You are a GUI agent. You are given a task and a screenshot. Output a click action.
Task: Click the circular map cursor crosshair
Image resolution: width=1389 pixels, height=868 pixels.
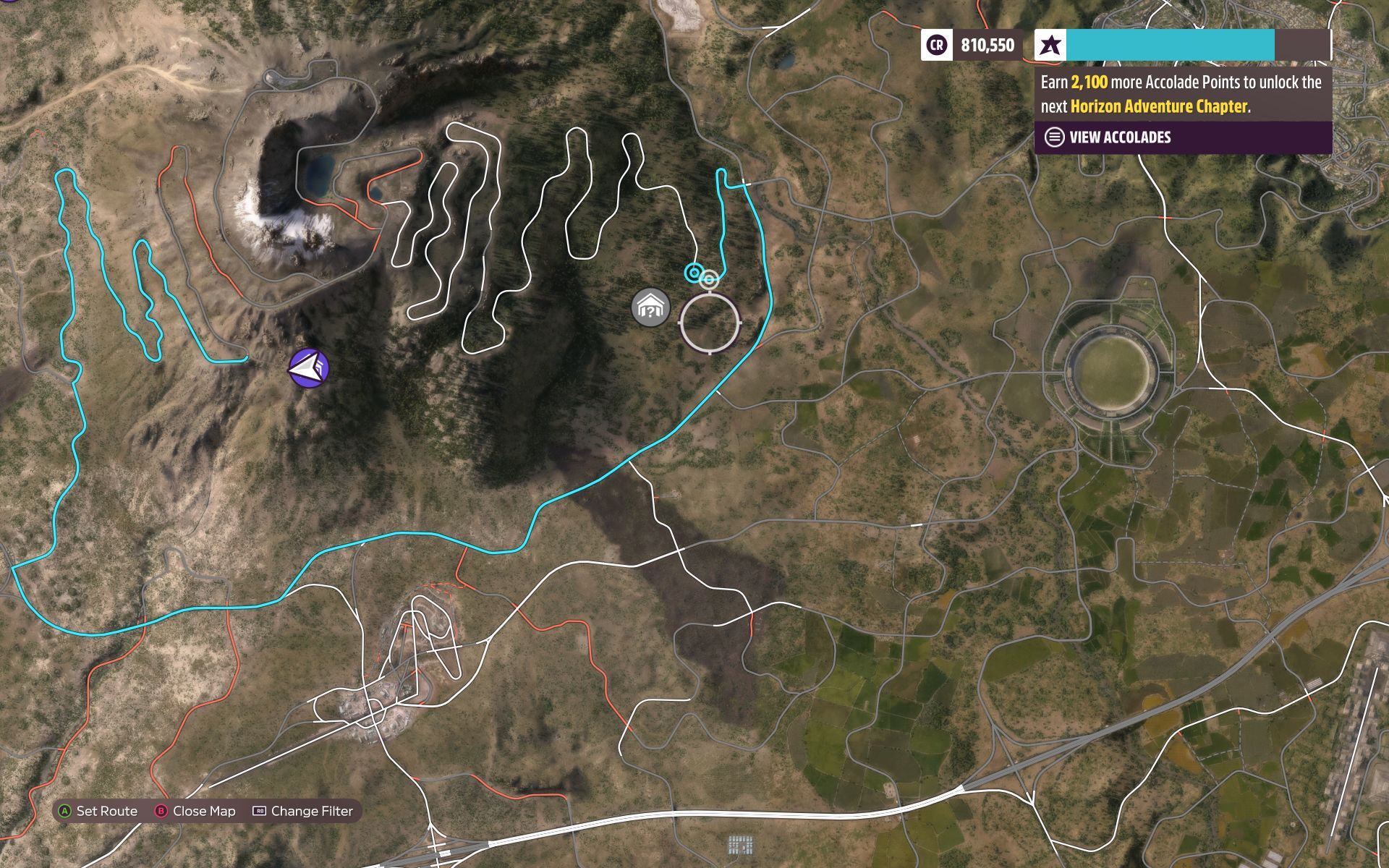(710, 322)
